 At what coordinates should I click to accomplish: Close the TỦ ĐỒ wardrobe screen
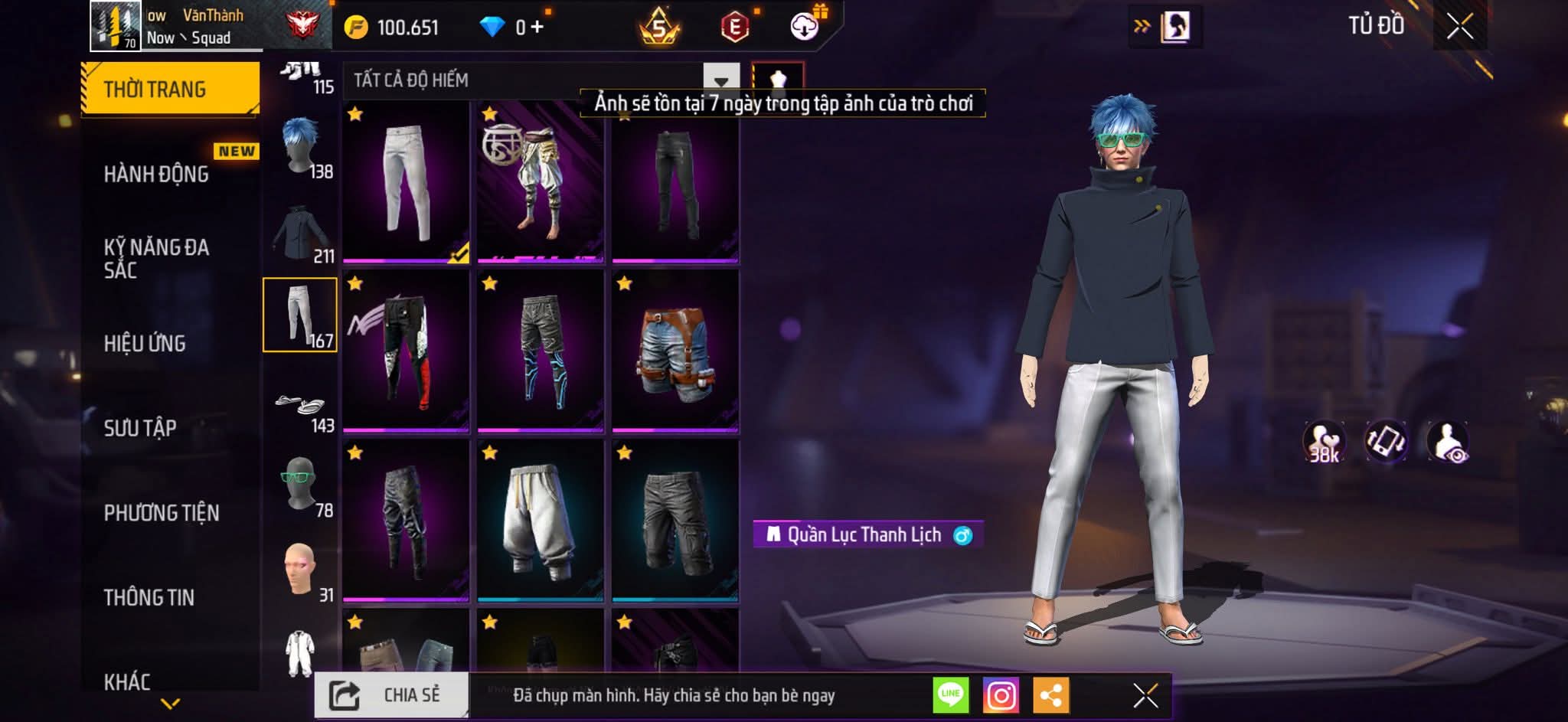(1459, 27)
